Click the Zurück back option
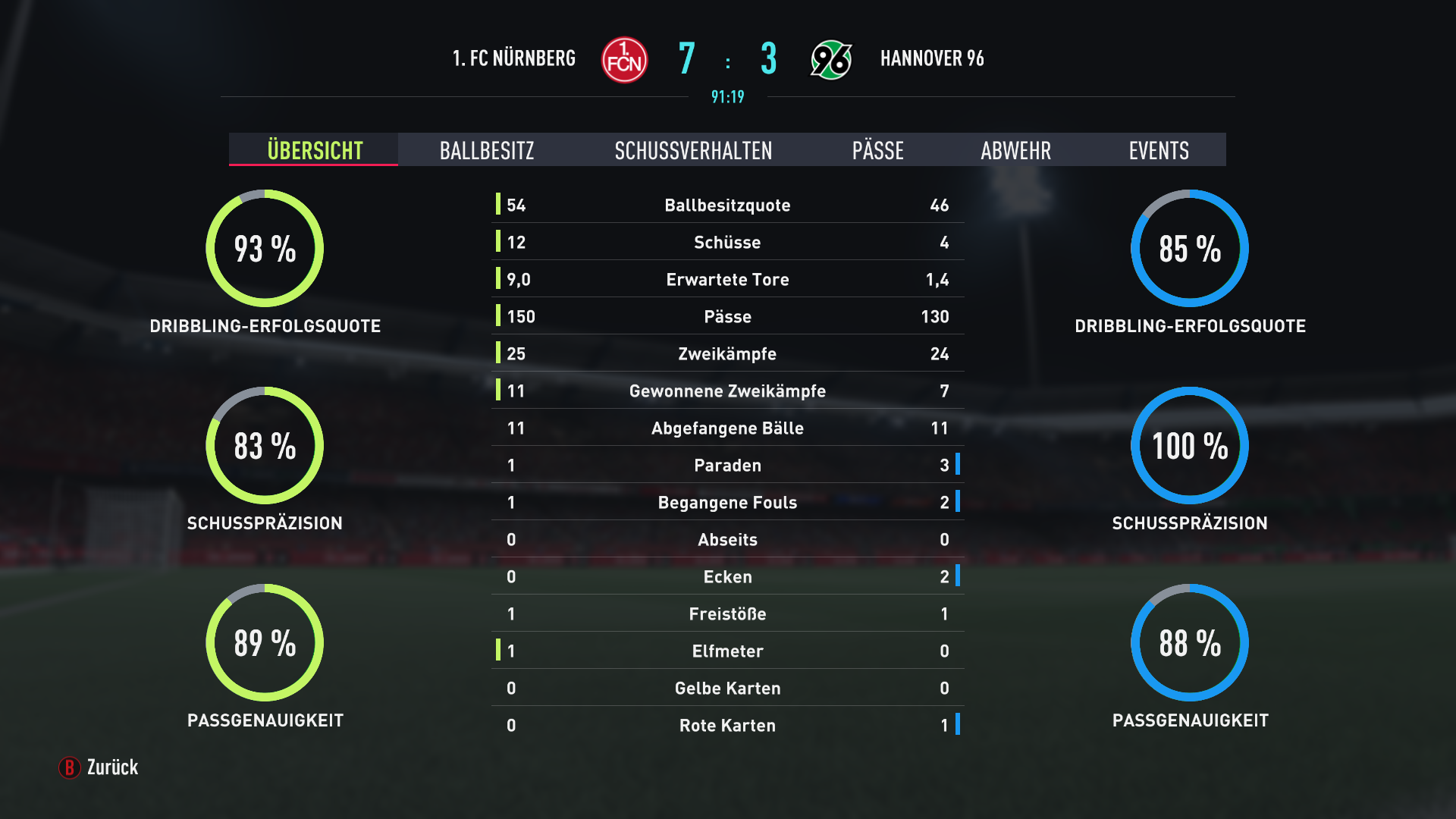The width and height of the screenshot is (1456, 819). point(99,767)
